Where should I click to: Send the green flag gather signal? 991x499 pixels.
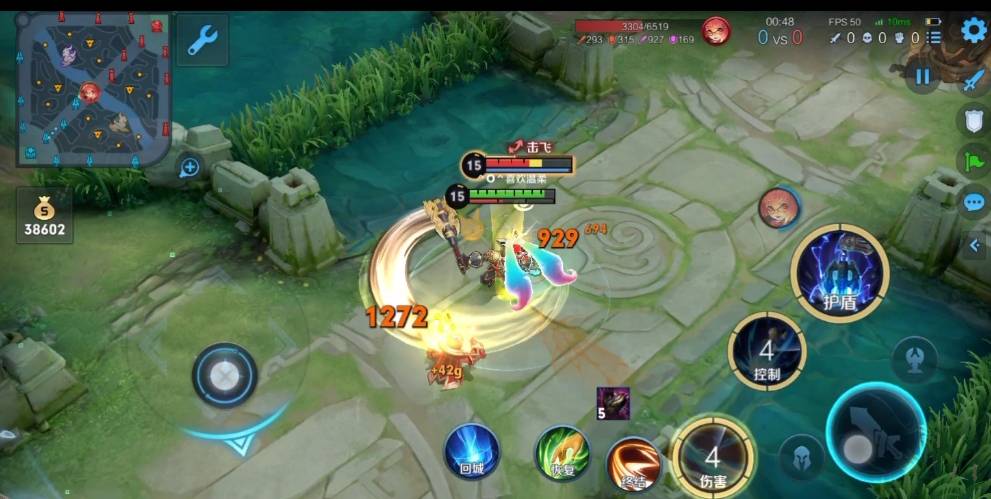(x=974, y=161)
